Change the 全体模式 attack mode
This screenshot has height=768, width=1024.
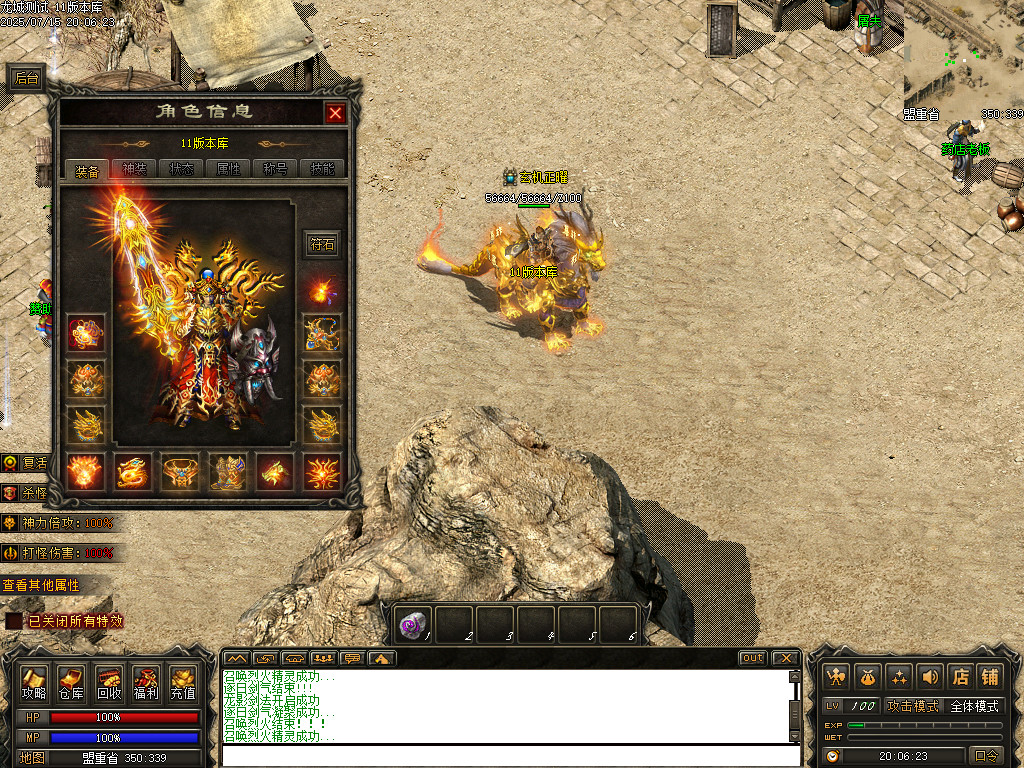click(974, 706)
